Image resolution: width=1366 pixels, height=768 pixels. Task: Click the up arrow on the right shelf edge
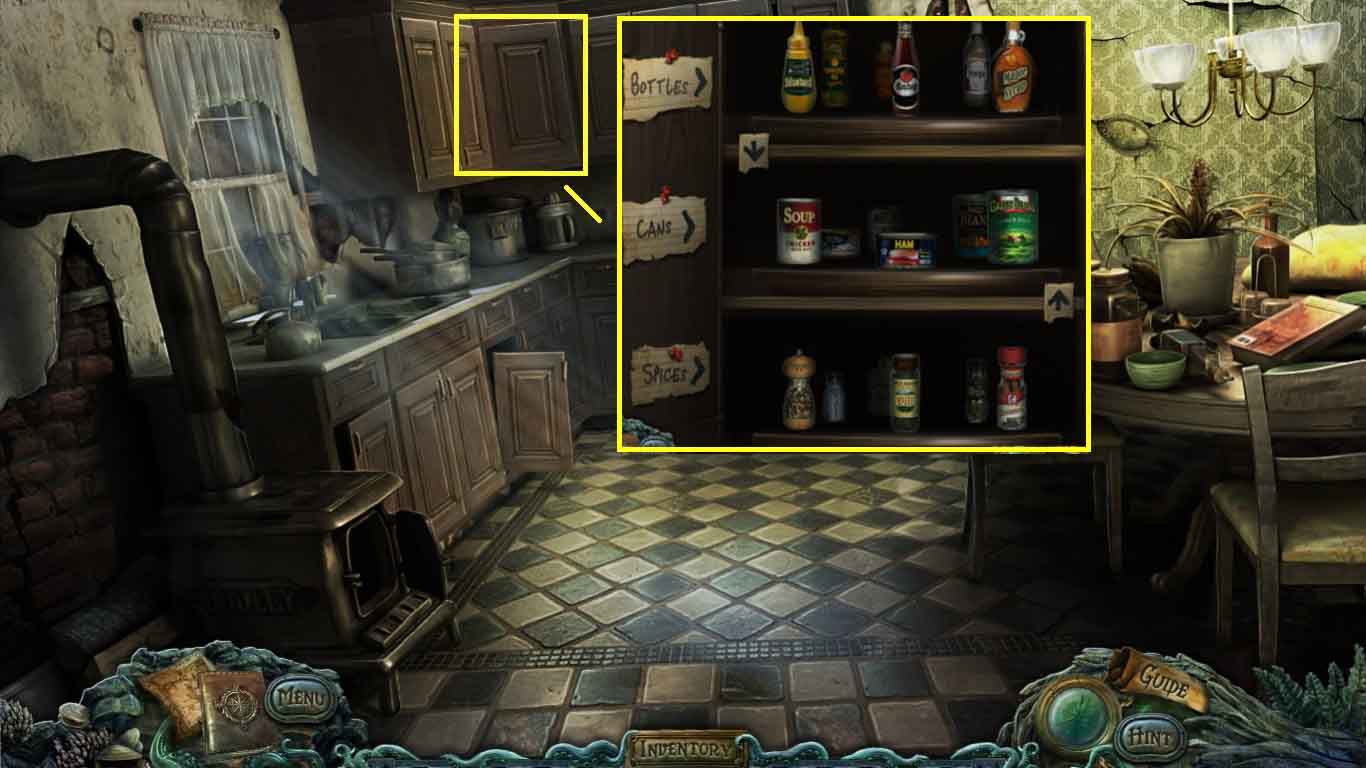[1060, 298]
